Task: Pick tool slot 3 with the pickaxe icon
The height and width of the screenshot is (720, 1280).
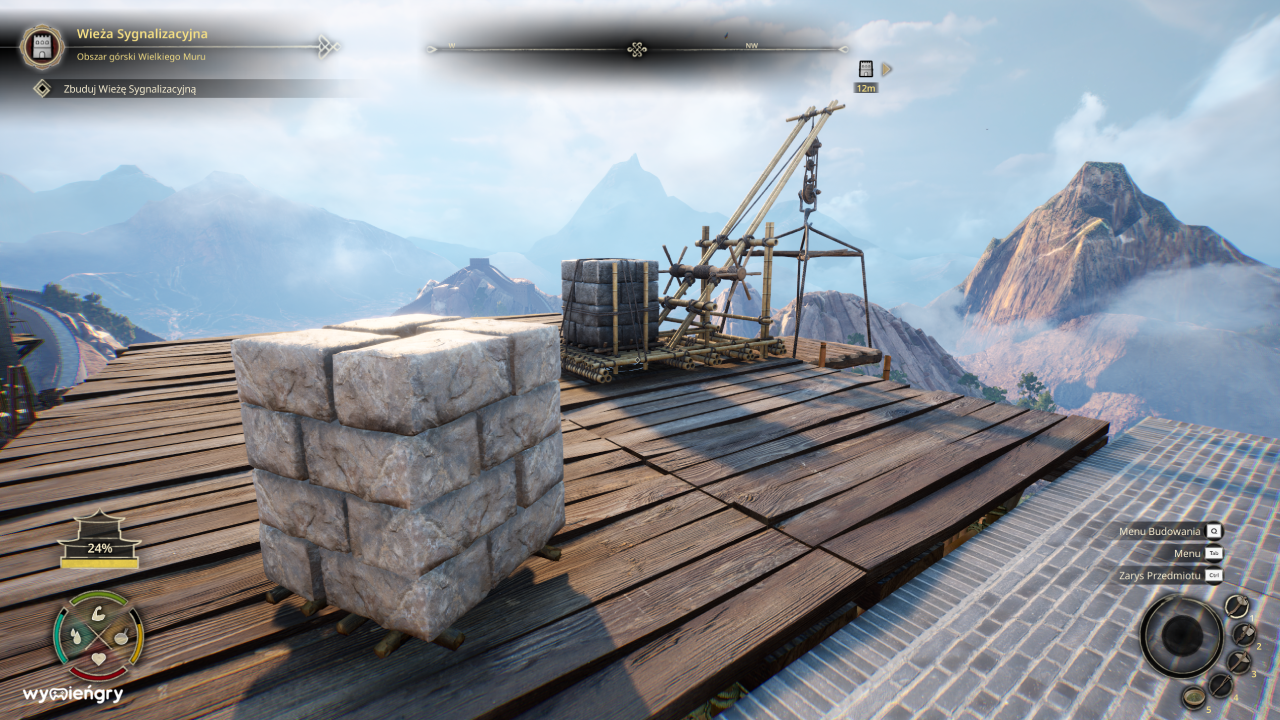Action: (x=1240, y=662)
